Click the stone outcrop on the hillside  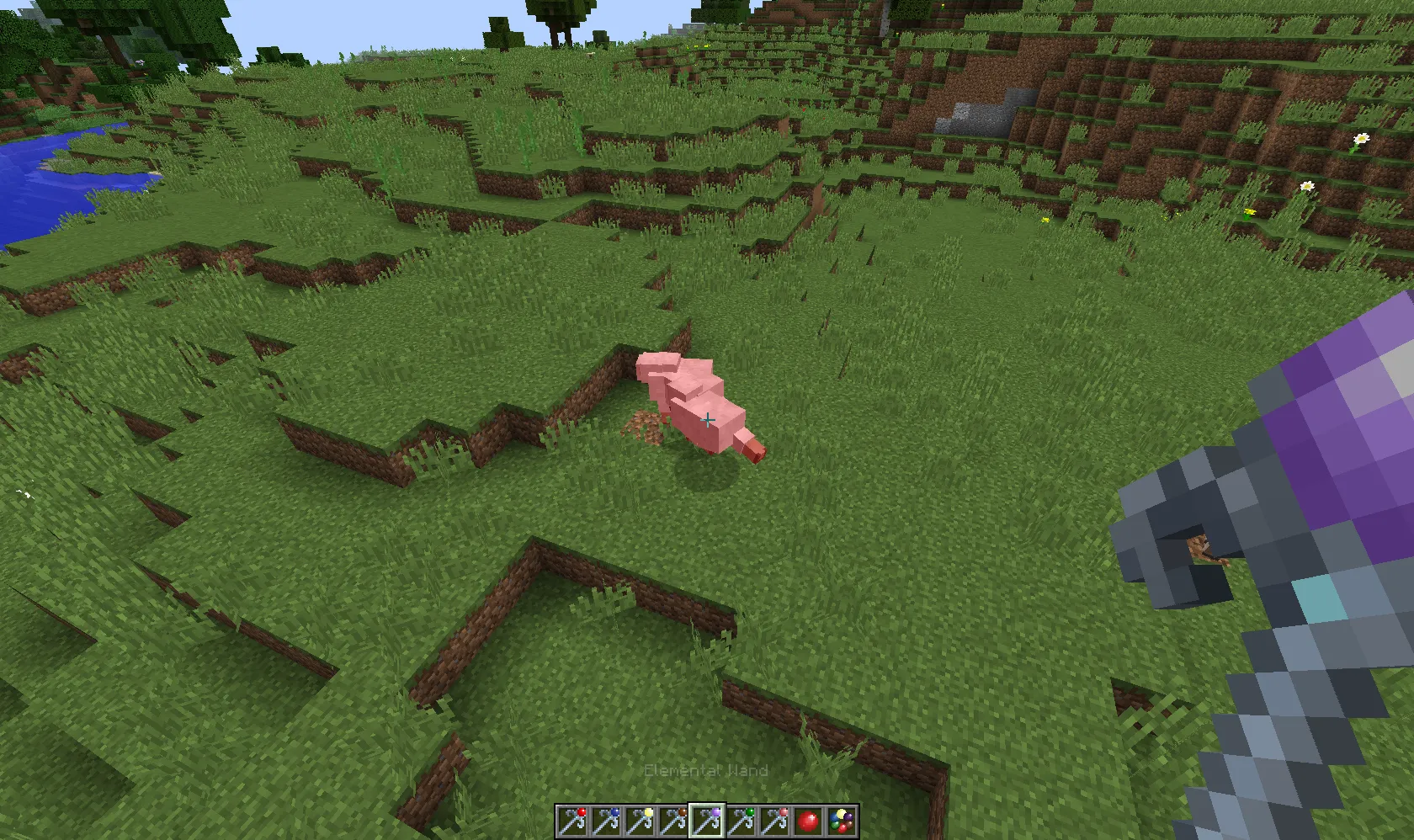[x=976, y=118]
